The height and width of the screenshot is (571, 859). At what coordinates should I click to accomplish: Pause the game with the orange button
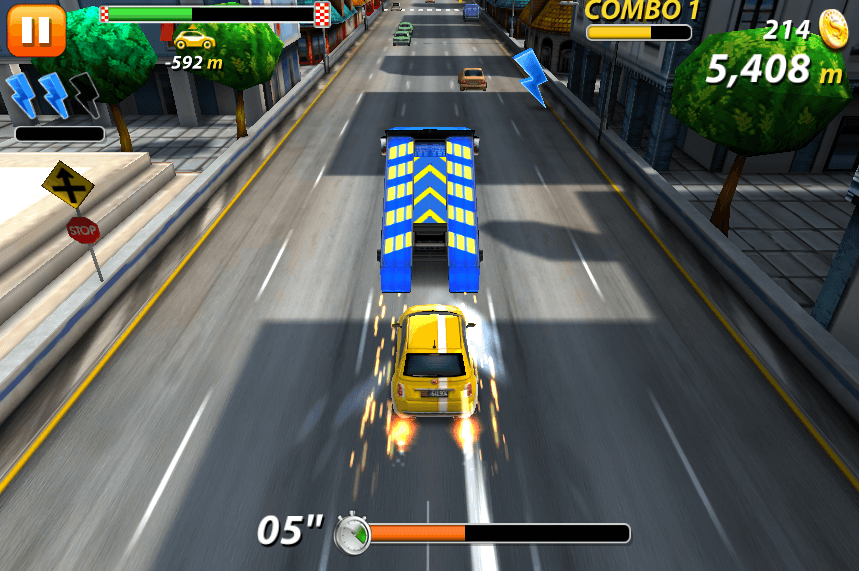36,30
